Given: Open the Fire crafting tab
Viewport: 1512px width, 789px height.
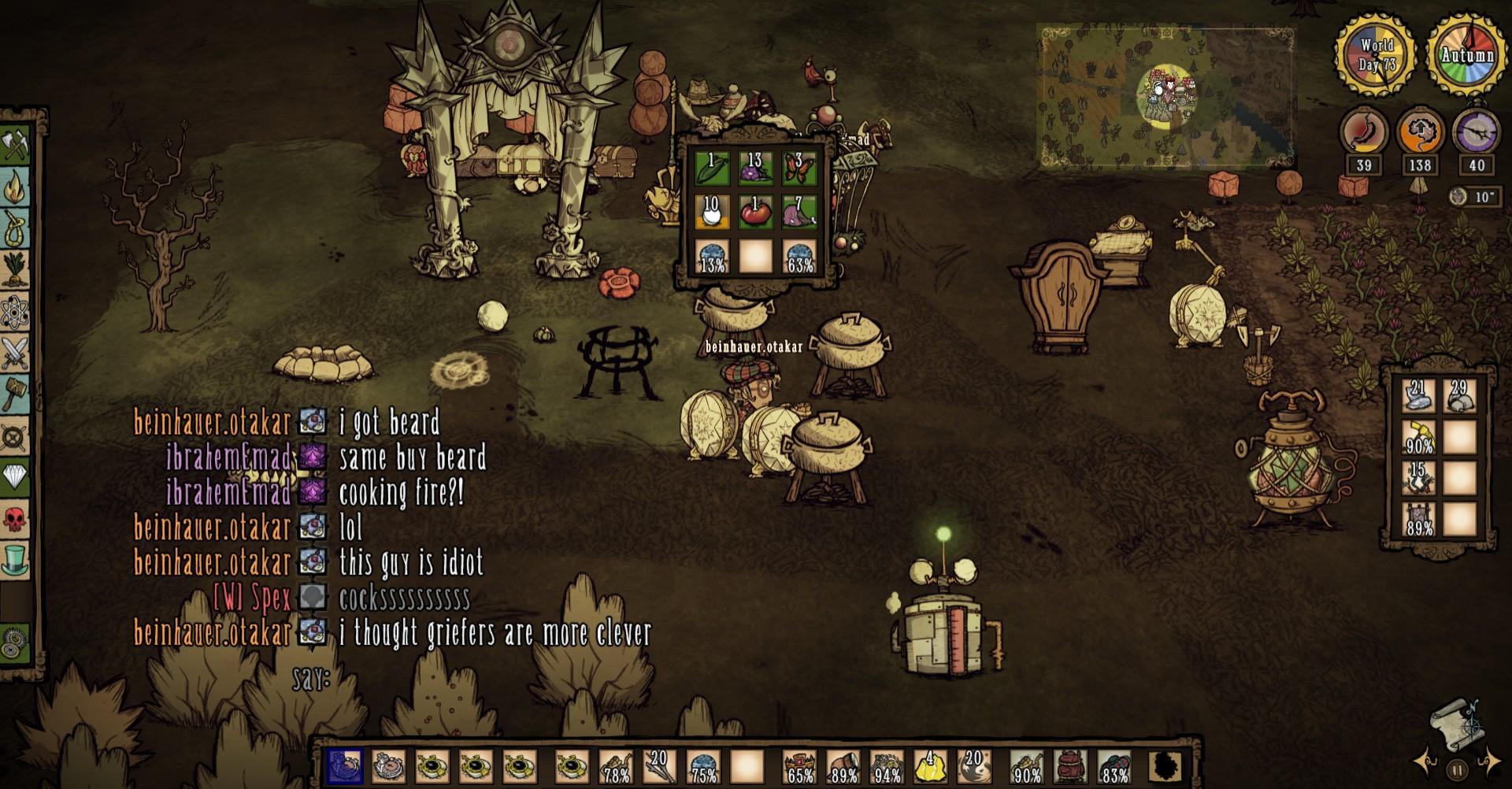Looking at the screenshot, I should (x=16, y=187).
